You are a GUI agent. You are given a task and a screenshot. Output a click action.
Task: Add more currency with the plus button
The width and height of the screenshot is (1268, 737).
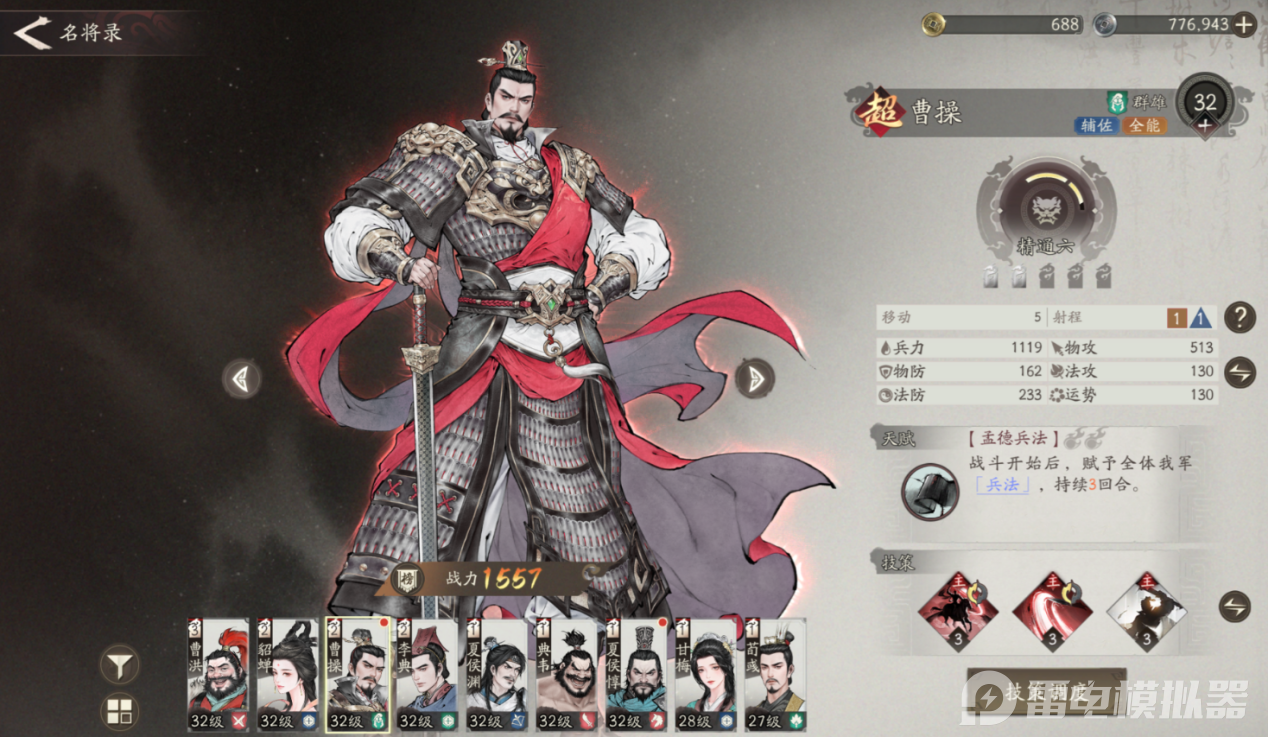point(1243,25)
